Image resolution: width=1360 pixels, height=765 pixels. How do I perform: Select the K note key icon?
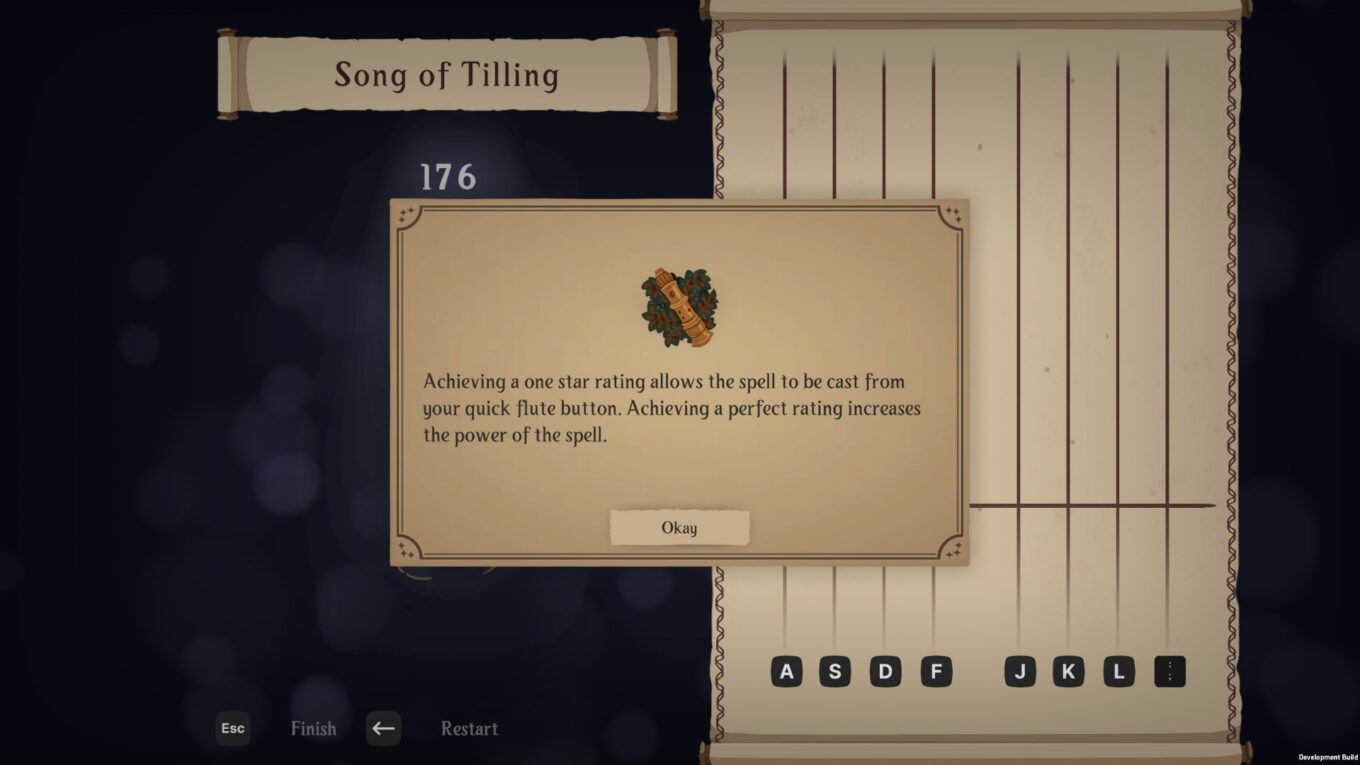(x=1069, y=671)
